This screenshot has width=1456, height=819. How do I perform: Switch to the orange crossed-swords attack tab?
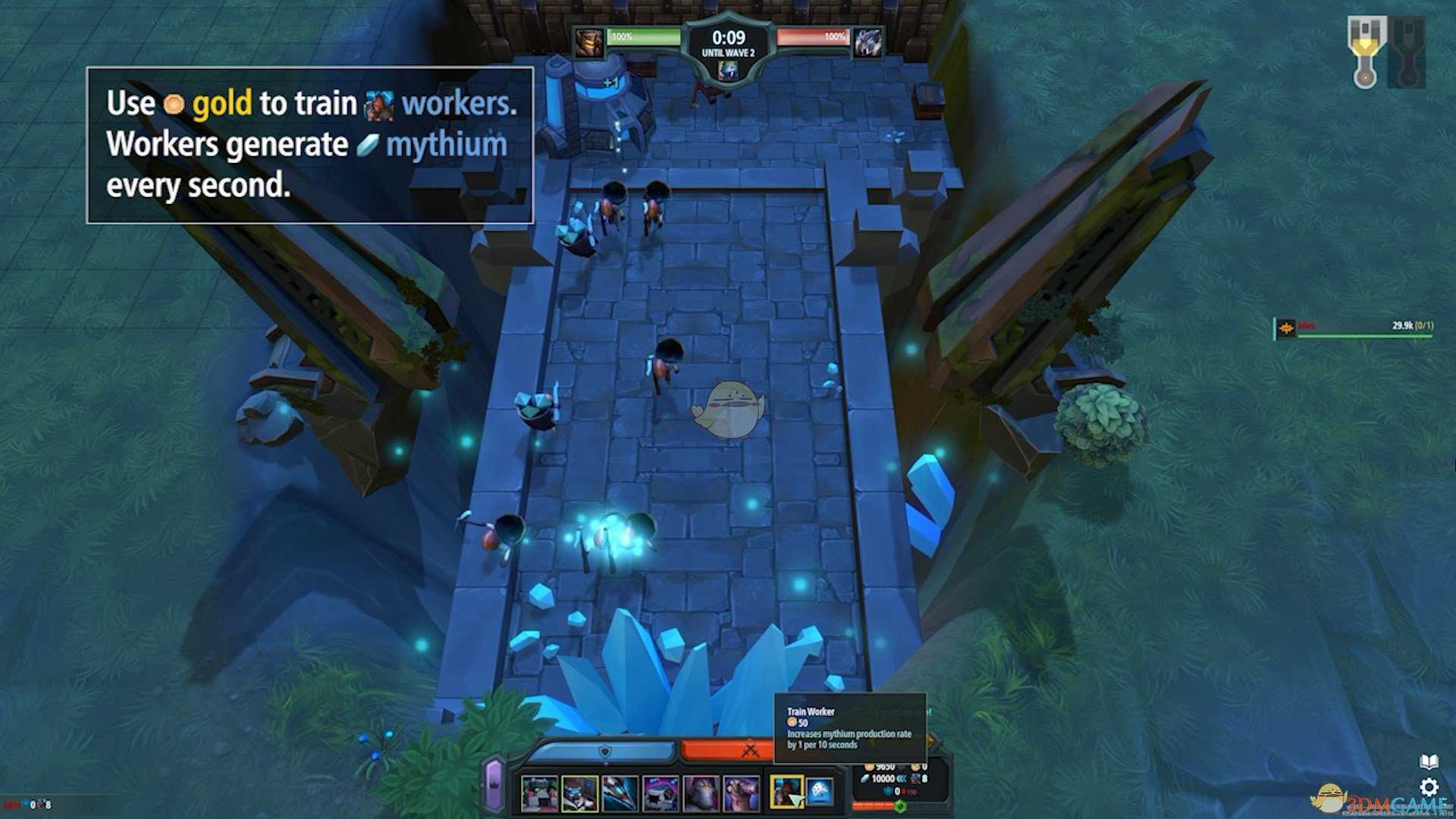click(750, 751)
